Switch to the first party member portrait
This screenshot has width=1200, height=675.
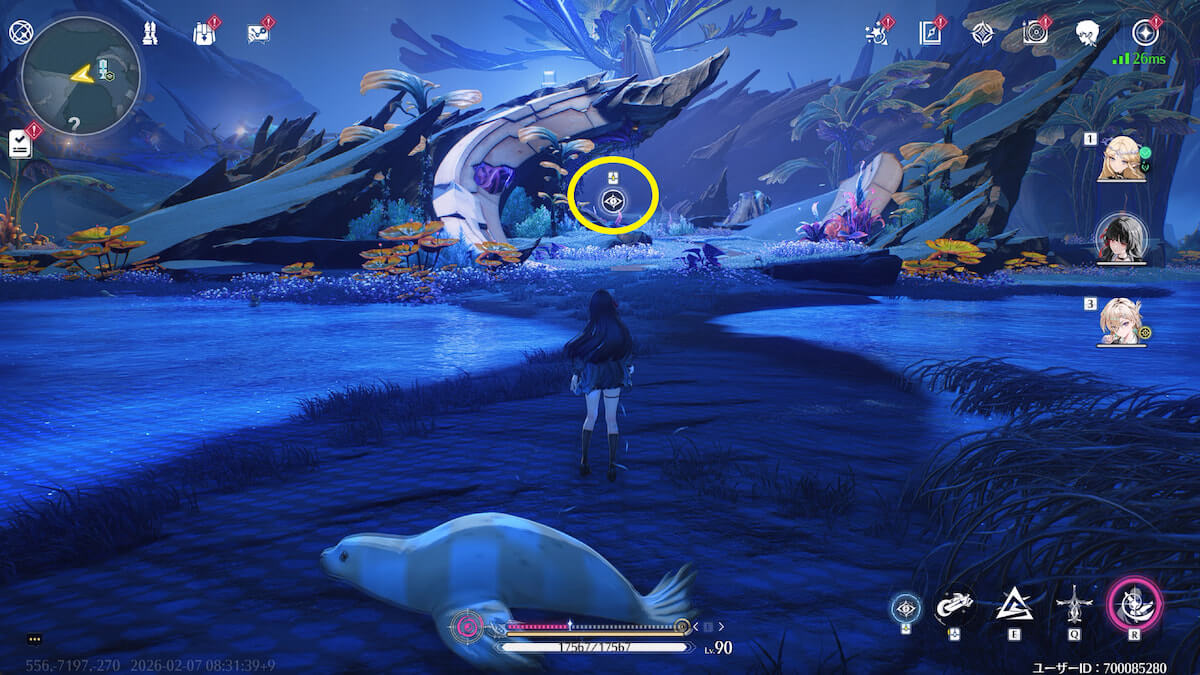point(1121,158)
